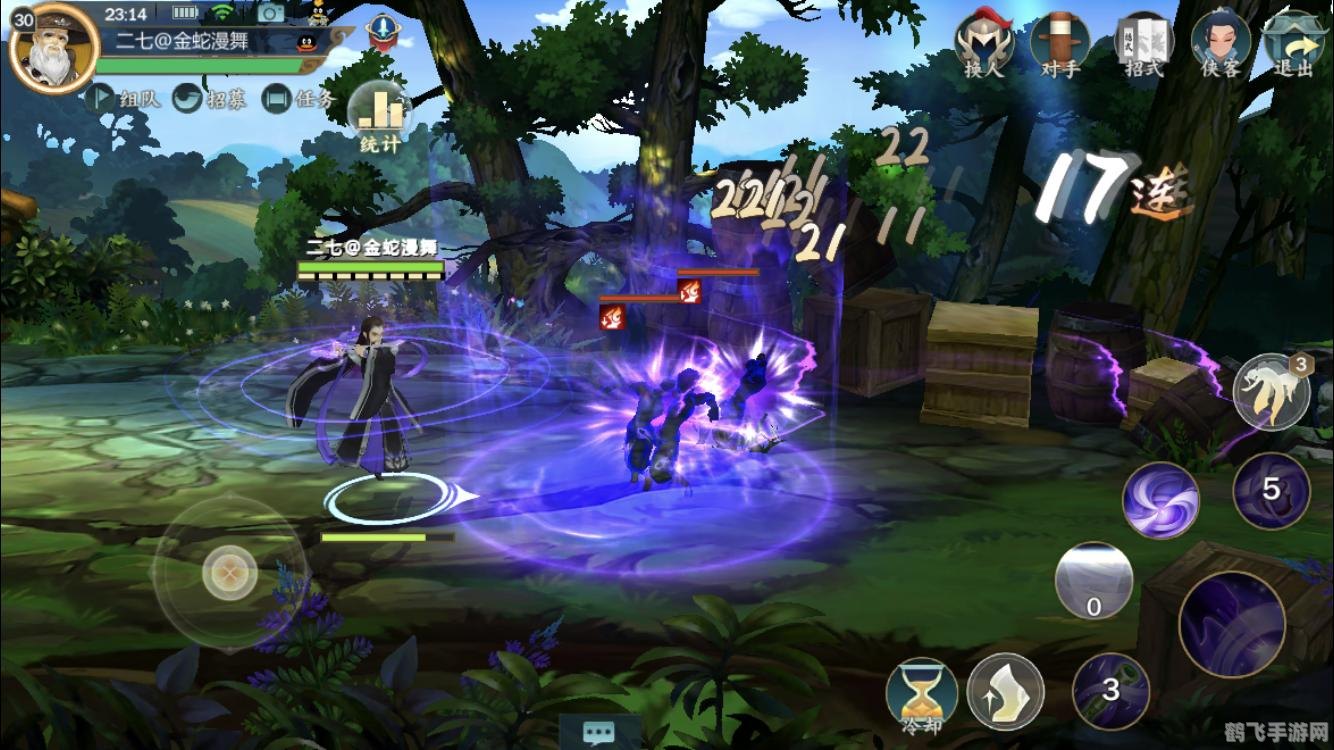Tap the rocket medal badge icon
1334x750 pixels.
click(x=381, y=31)
